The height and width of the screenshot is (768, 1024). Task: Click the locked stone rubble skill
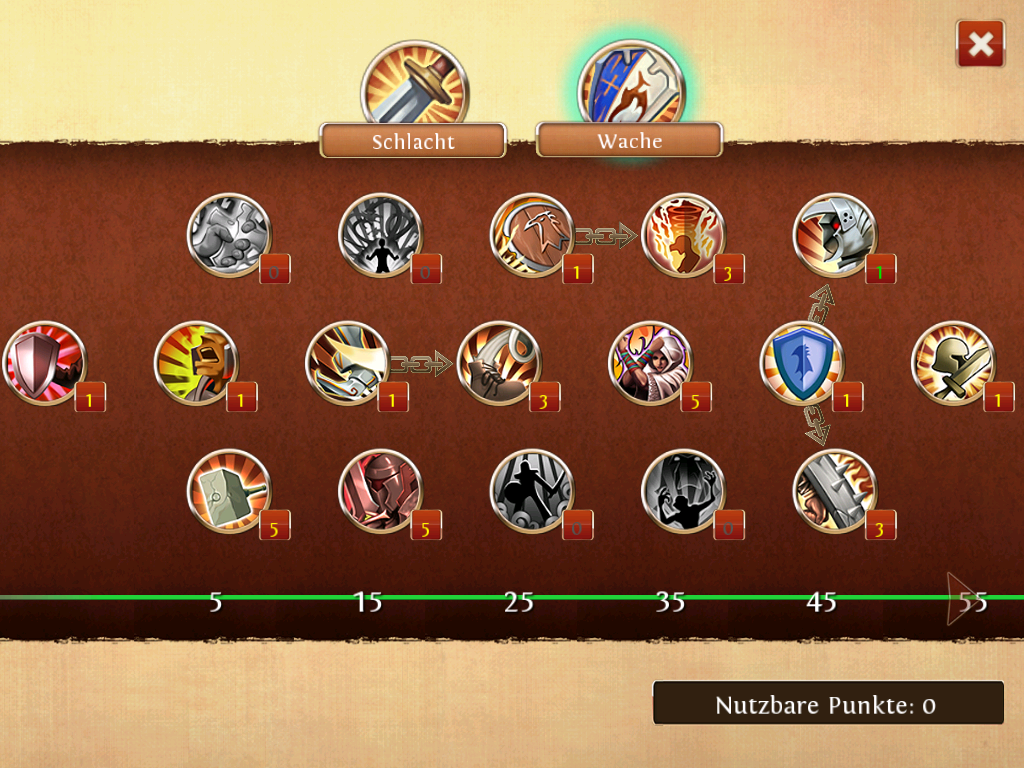[x=229, y=235]
